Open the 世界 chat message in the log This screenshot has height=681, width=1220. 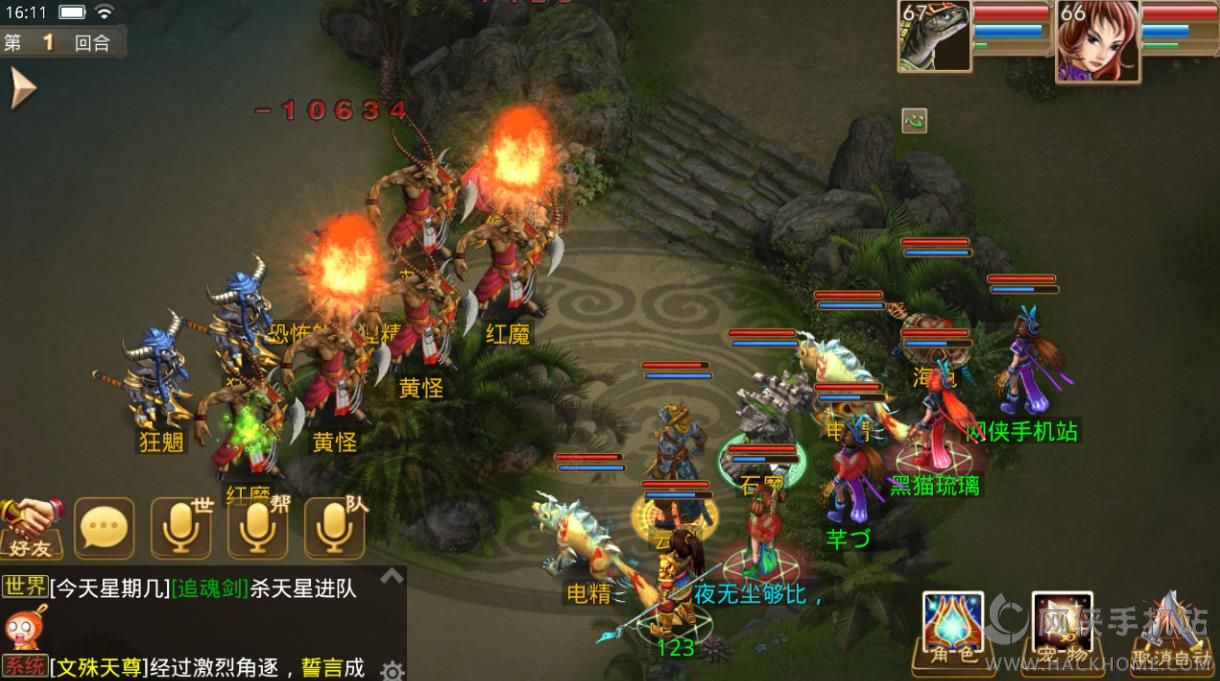pos(200,589)
